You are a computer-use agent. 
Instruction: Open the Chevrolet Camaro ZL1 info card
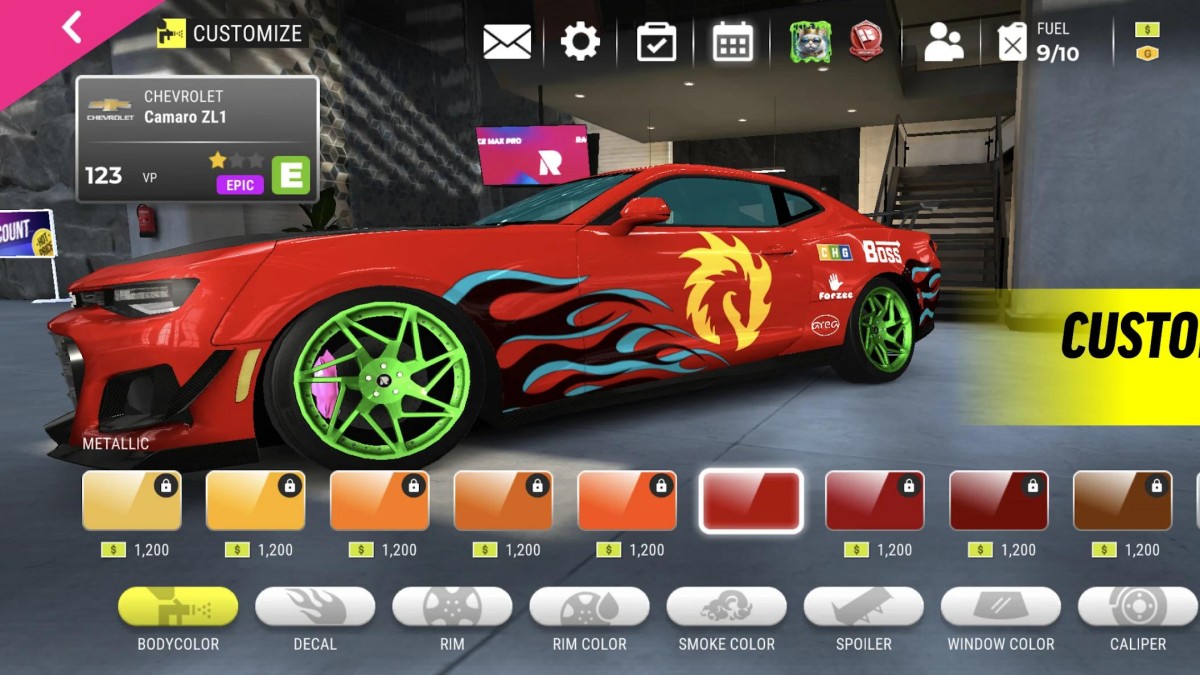click(198, 140)
